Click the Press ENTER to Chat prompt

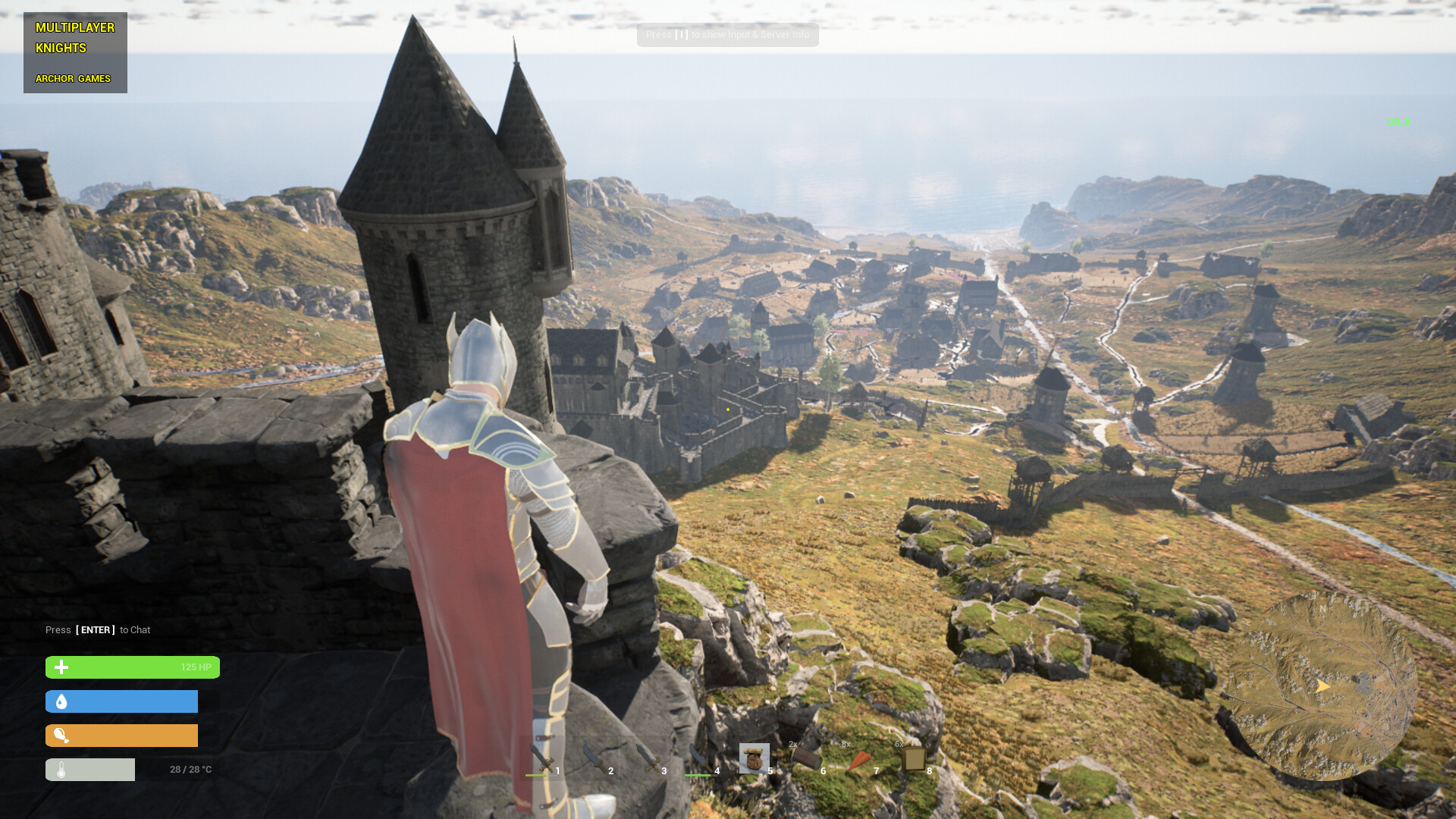(x=97, y=629)
